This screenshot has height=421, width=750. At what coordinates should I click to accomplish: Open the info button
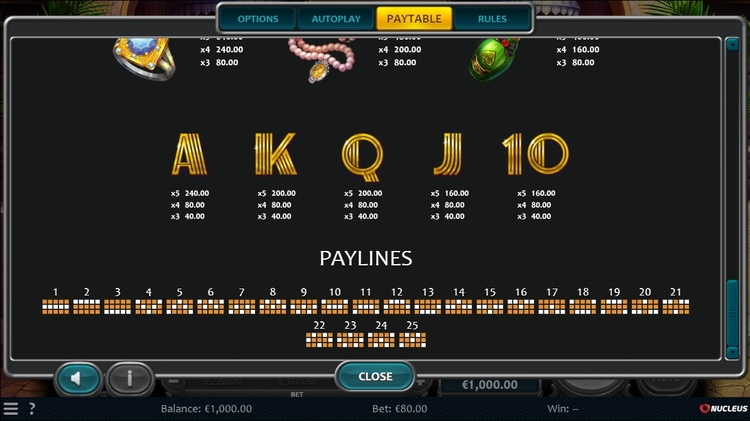[x=131, y=379]
